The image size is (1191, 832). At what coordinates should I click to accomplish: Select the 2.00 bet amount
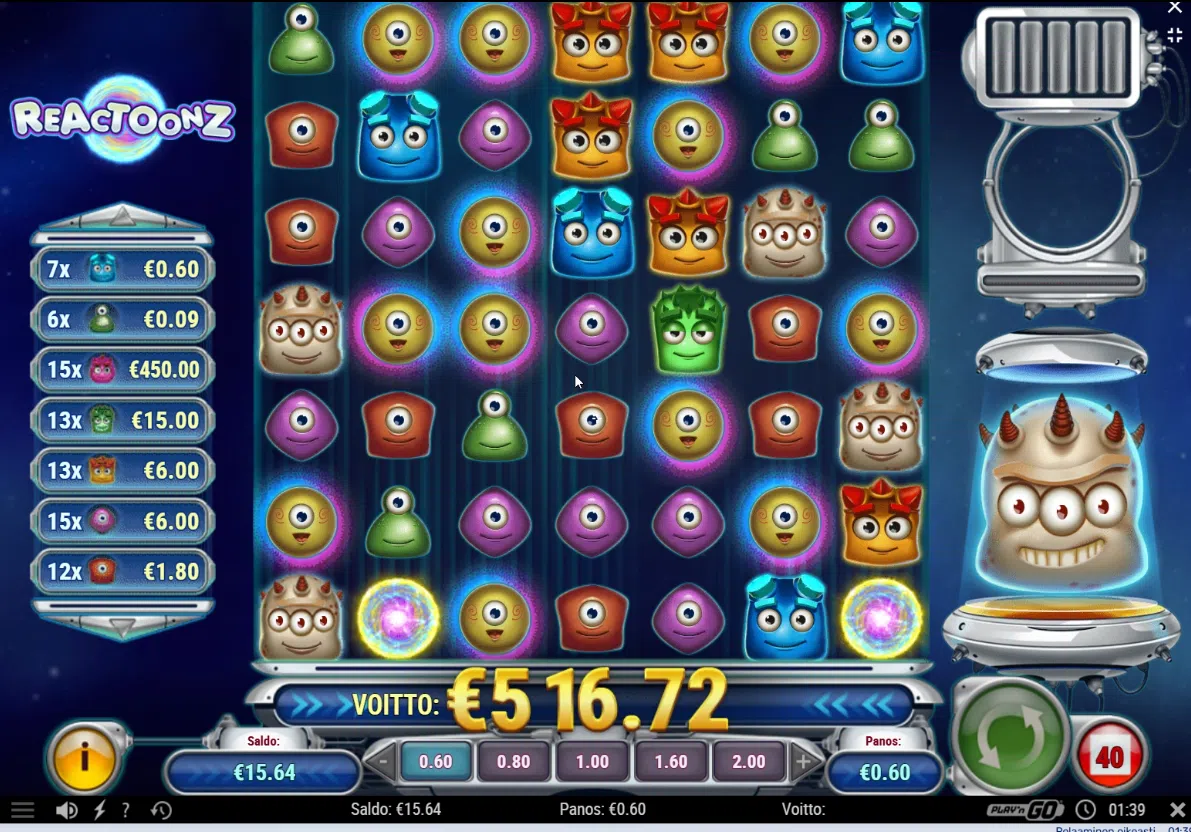pos(749,761)
